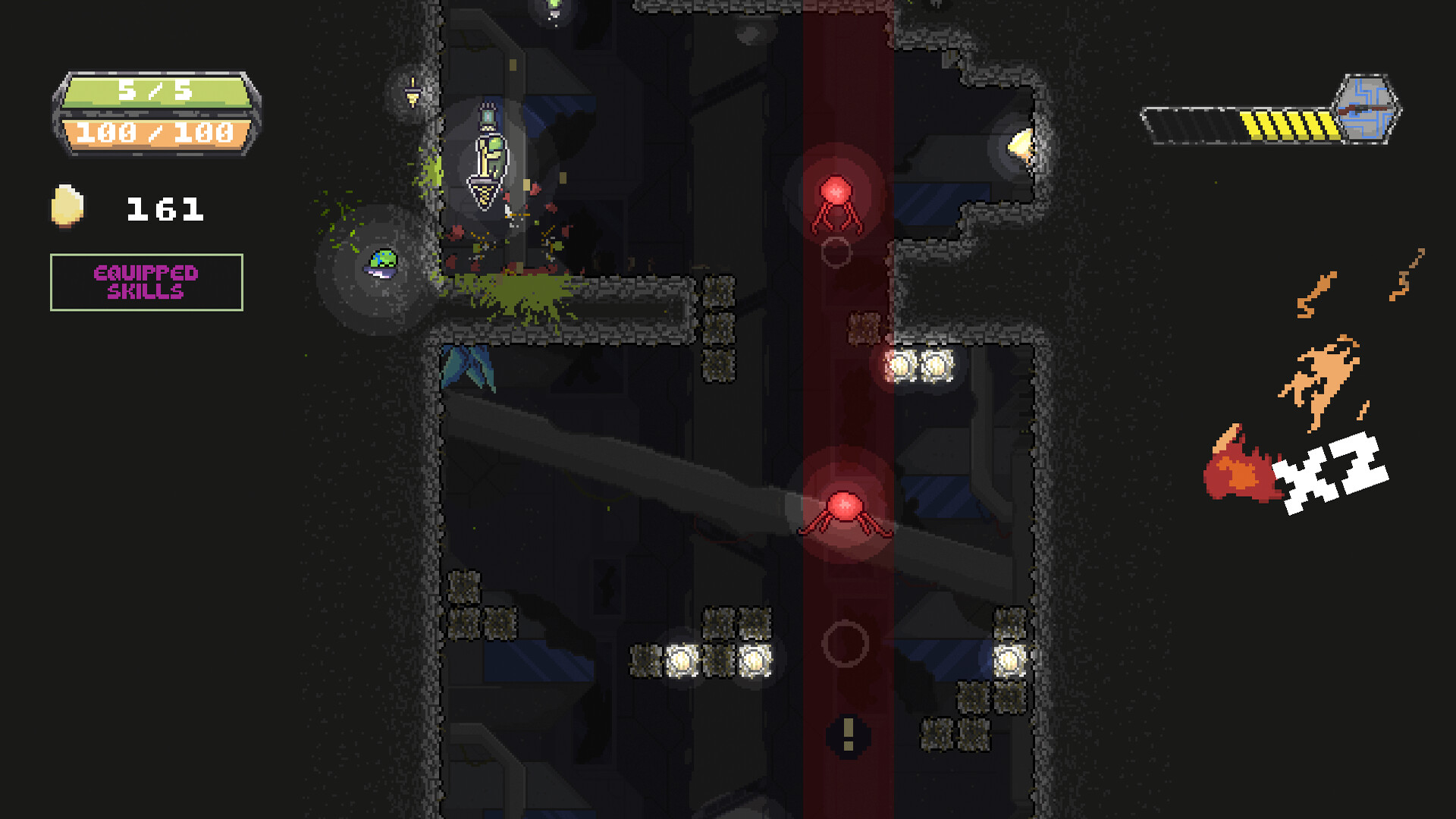Select the egg currency icon
Viewport: 1456px width, 819px height.
(67, 206)
